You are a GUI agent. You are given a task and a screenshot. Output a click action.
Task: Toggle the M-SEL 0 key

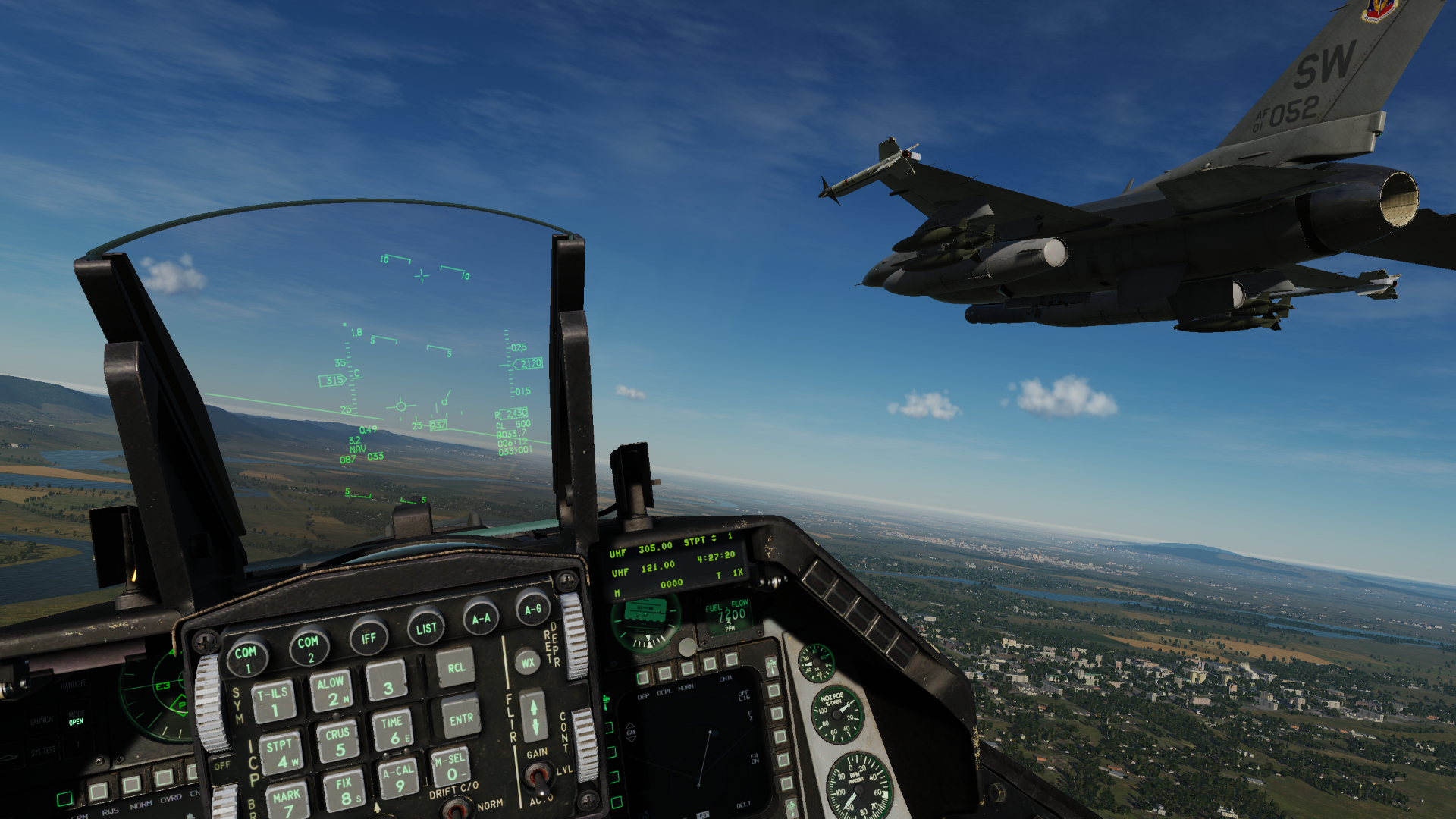(x=451, y=766)
